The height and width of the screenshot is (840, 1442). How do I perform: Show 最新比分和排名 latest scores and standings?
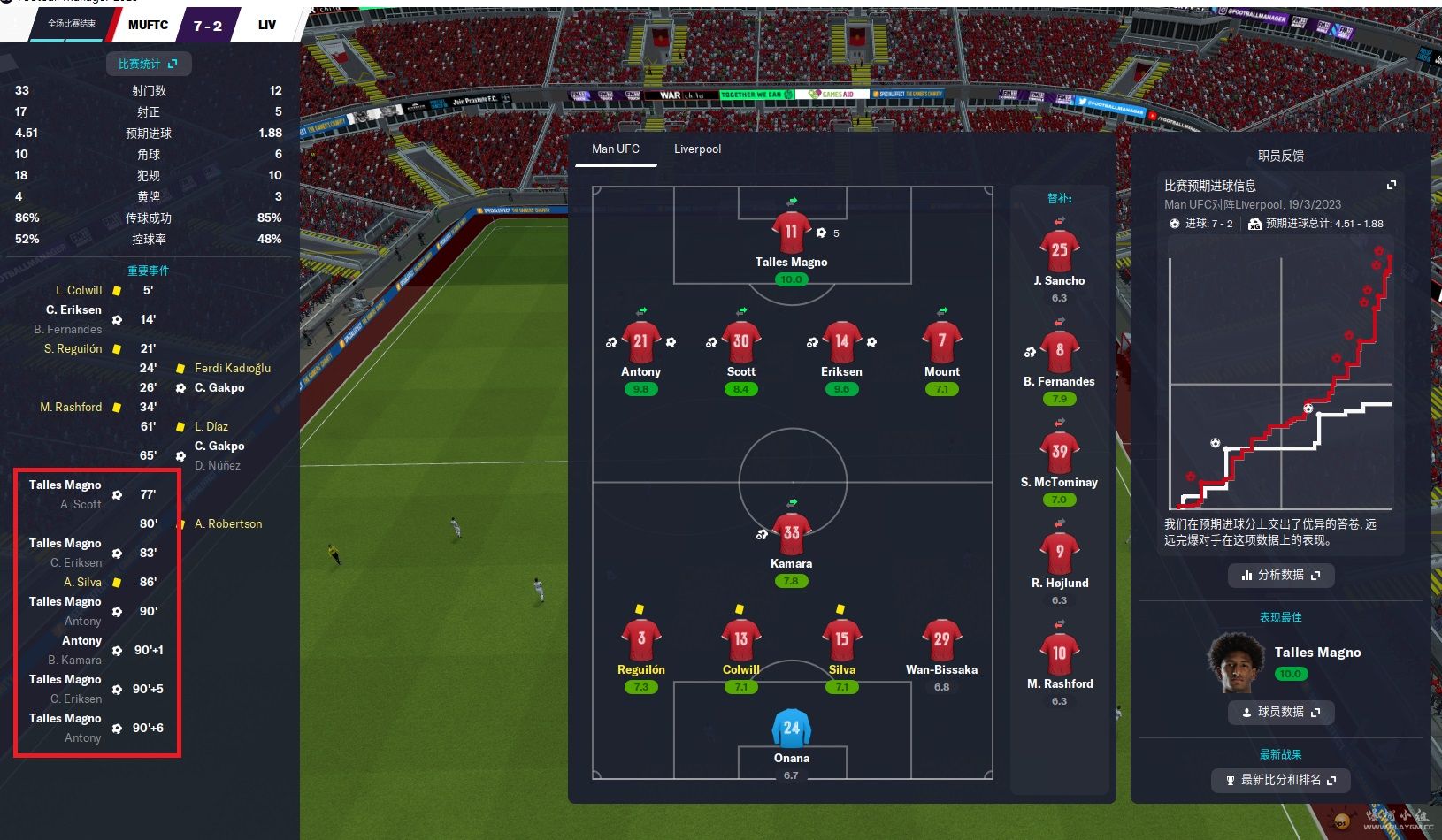(x=1280, y=780)
